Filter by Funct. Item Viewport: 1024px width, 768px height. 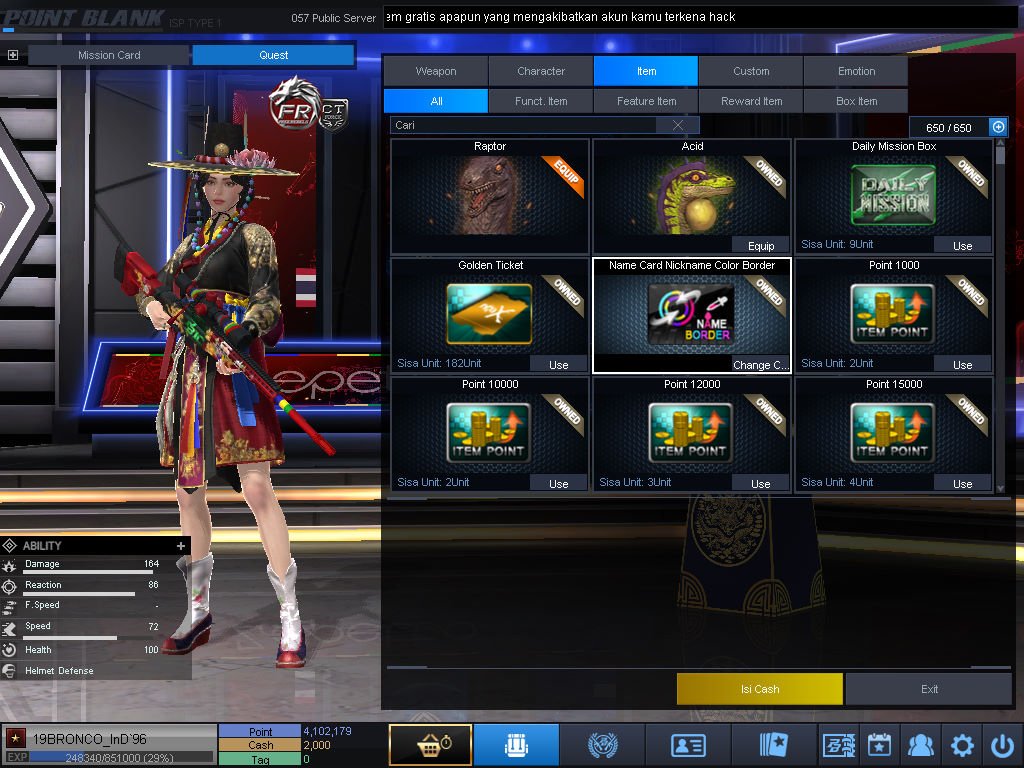point(541,101)
